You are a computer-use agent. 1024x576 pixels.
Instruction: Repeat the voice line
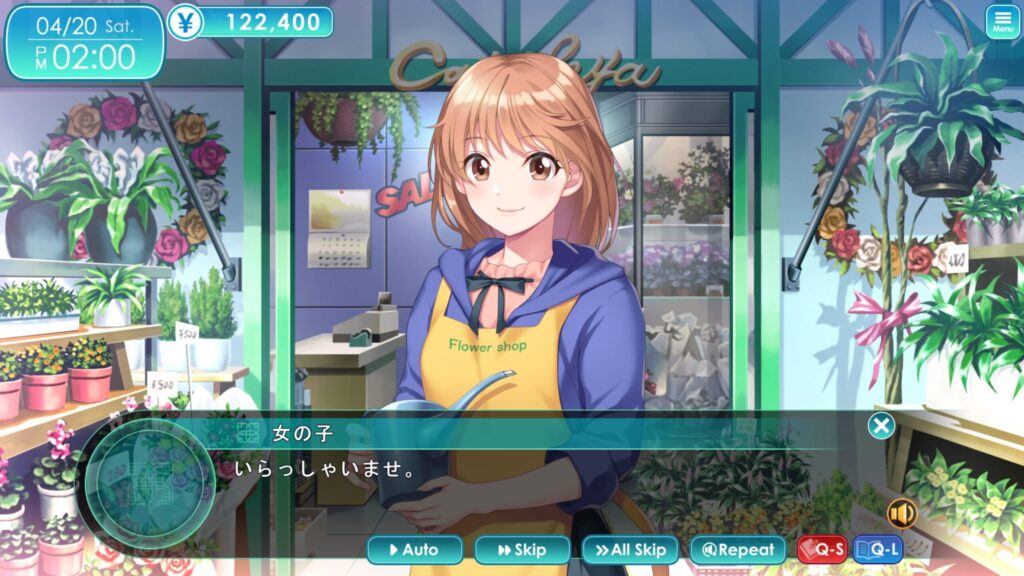point(738,550)
